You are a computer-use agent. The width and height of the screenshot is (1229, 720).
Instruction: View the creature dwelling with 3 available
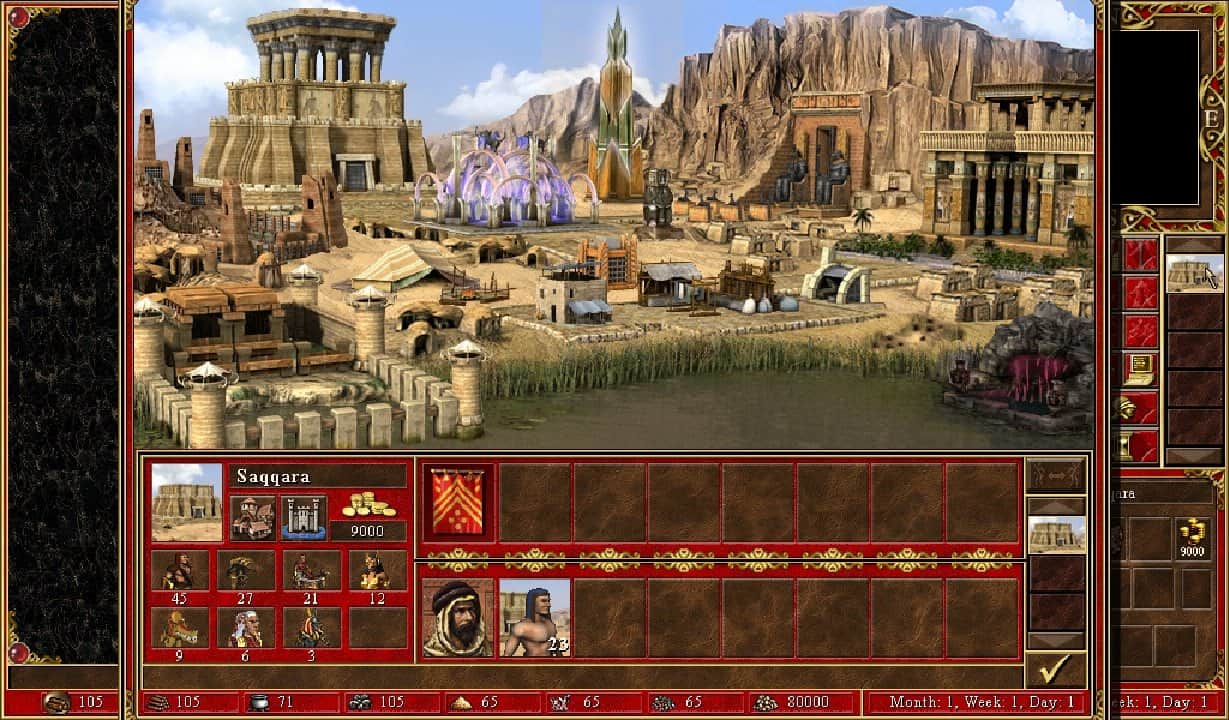click(311, 628)
